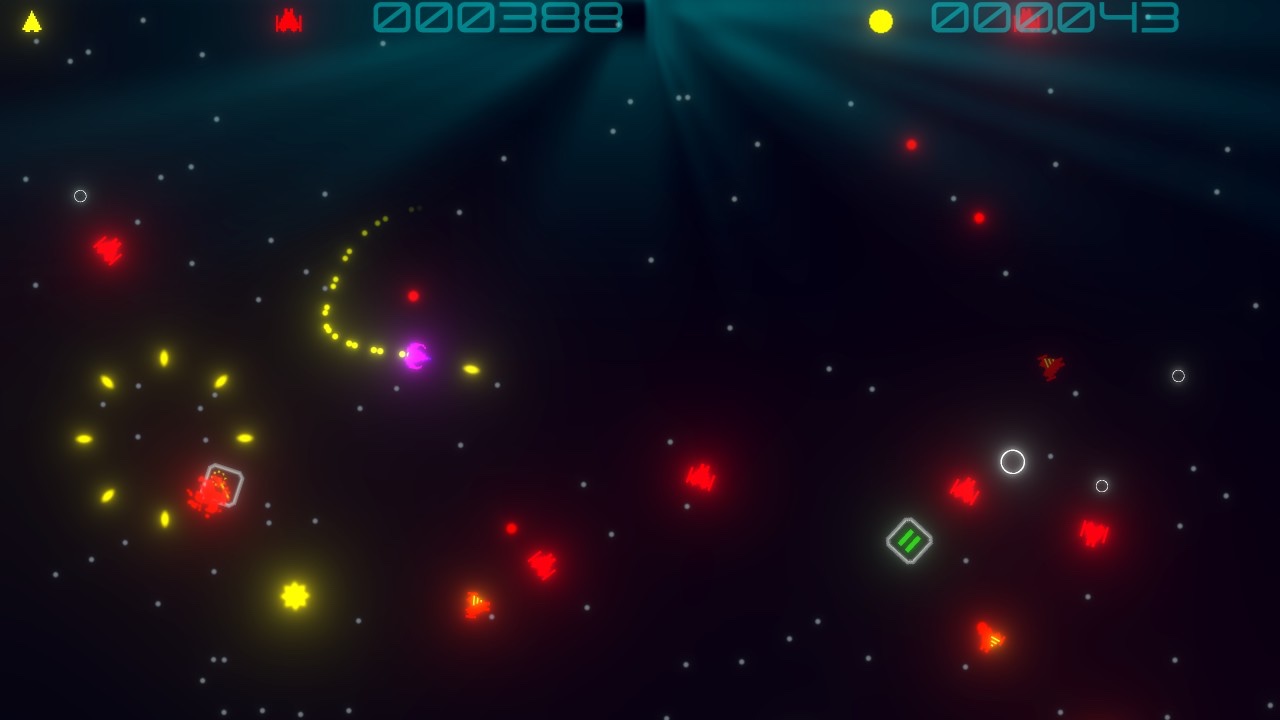1280x720 pixels.
Task: Click the small white circle on the far right edge
Action: pyautogui.click(x=1178, y=377)
